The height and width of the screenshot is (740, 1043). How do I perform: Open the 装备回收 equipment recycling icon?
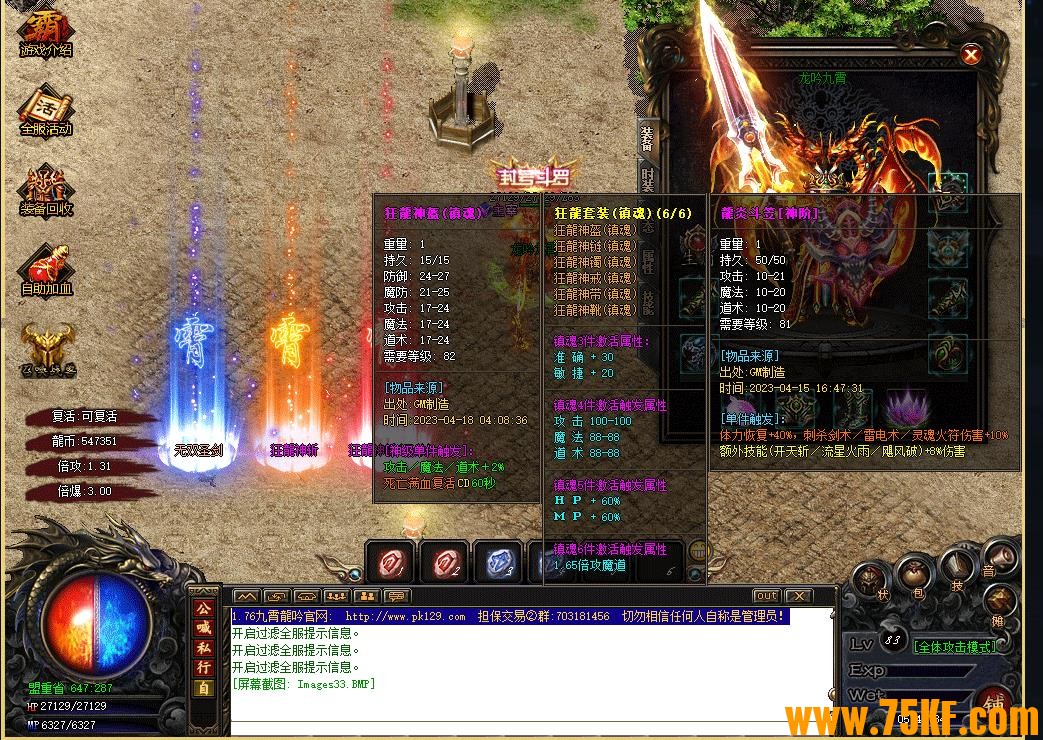pyautogui.click(x=45, y=188)
